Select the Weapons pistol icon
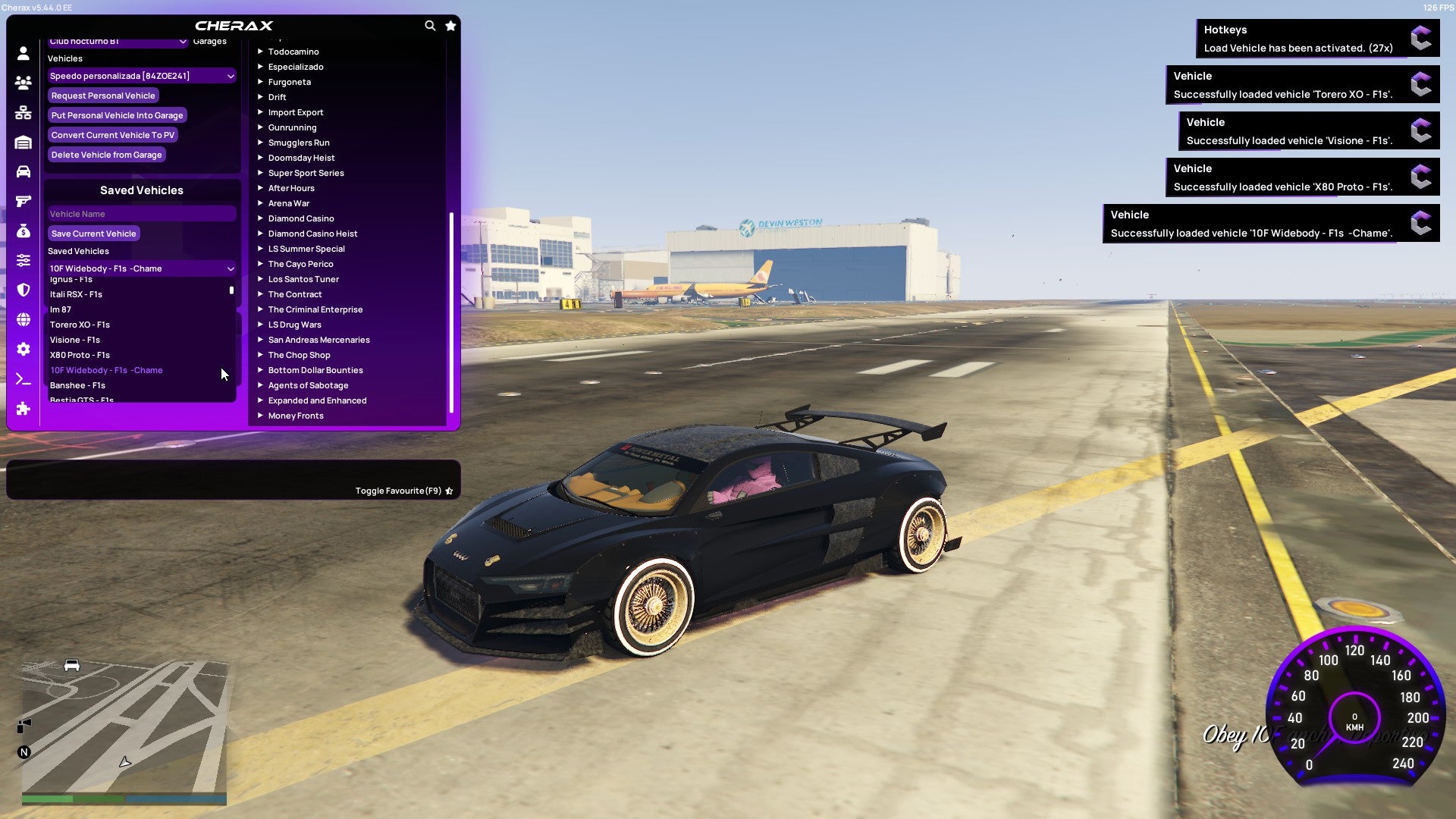Viewport: 1456px width, 819px height. pos(23,200)
